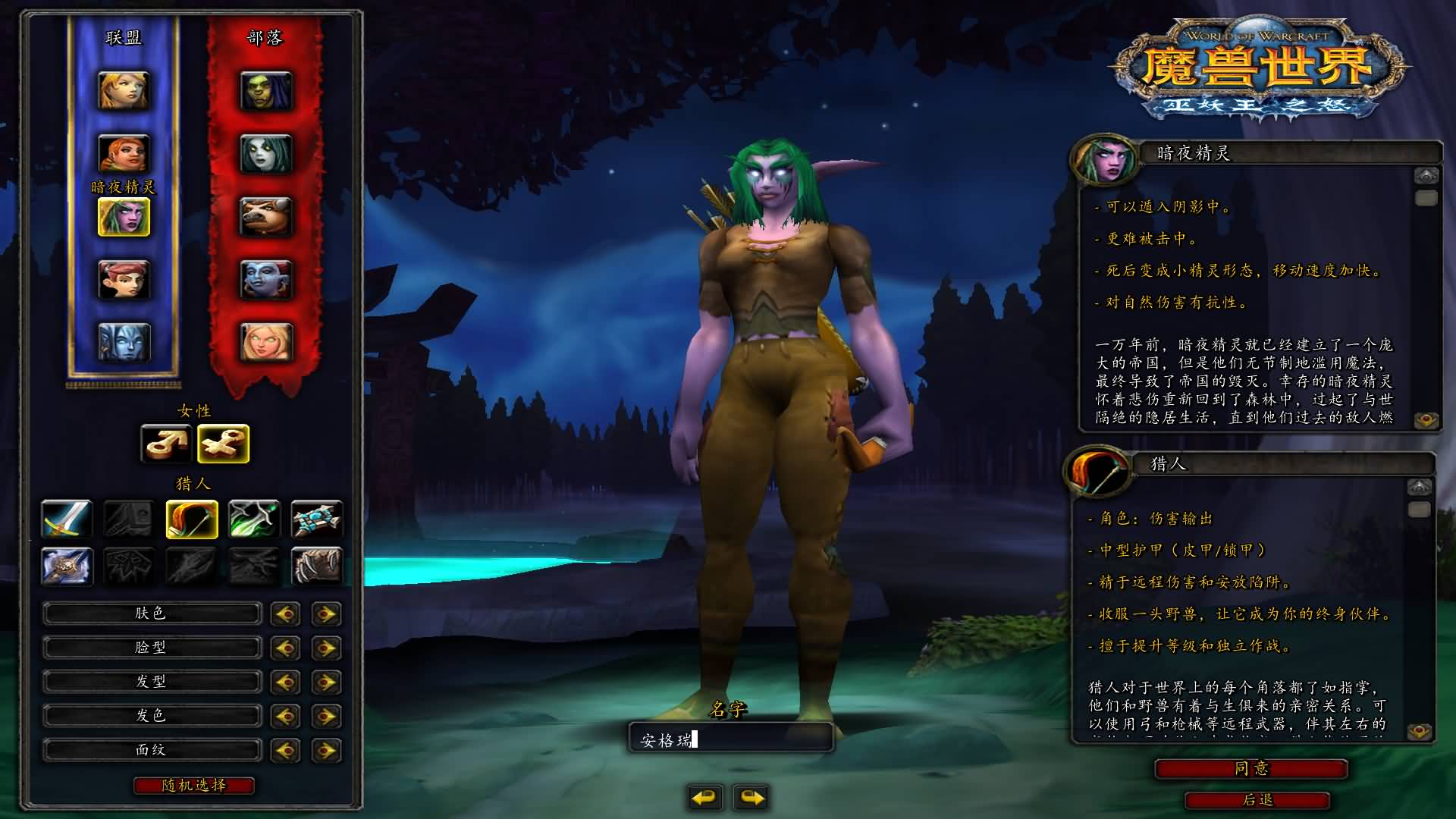Select the Tauren race portrait
1456x819 pixels.
(x=265, y=216)
